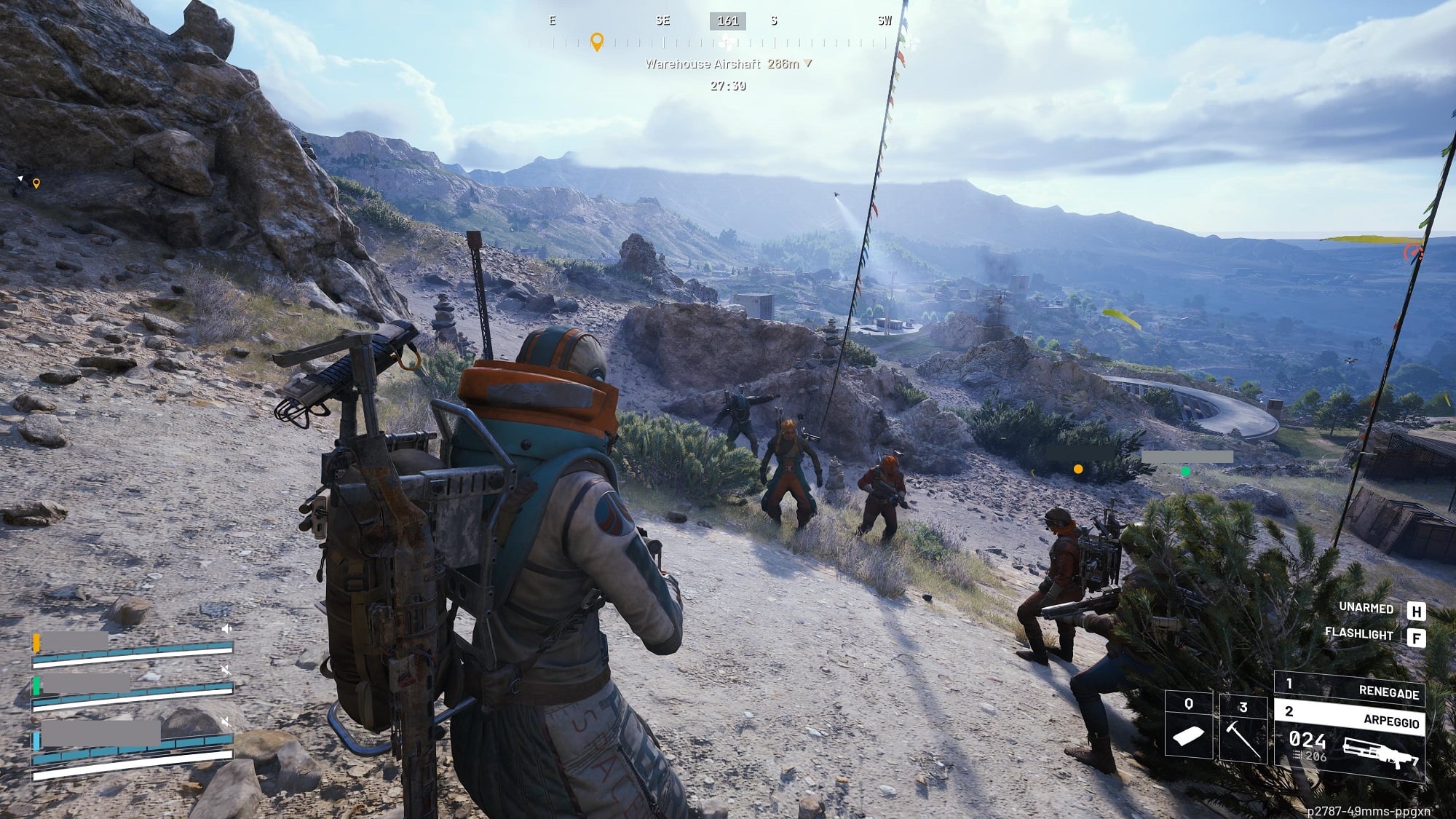Select the Renegade weapon slot
Screen dimensions: 1456x819
1349,688
